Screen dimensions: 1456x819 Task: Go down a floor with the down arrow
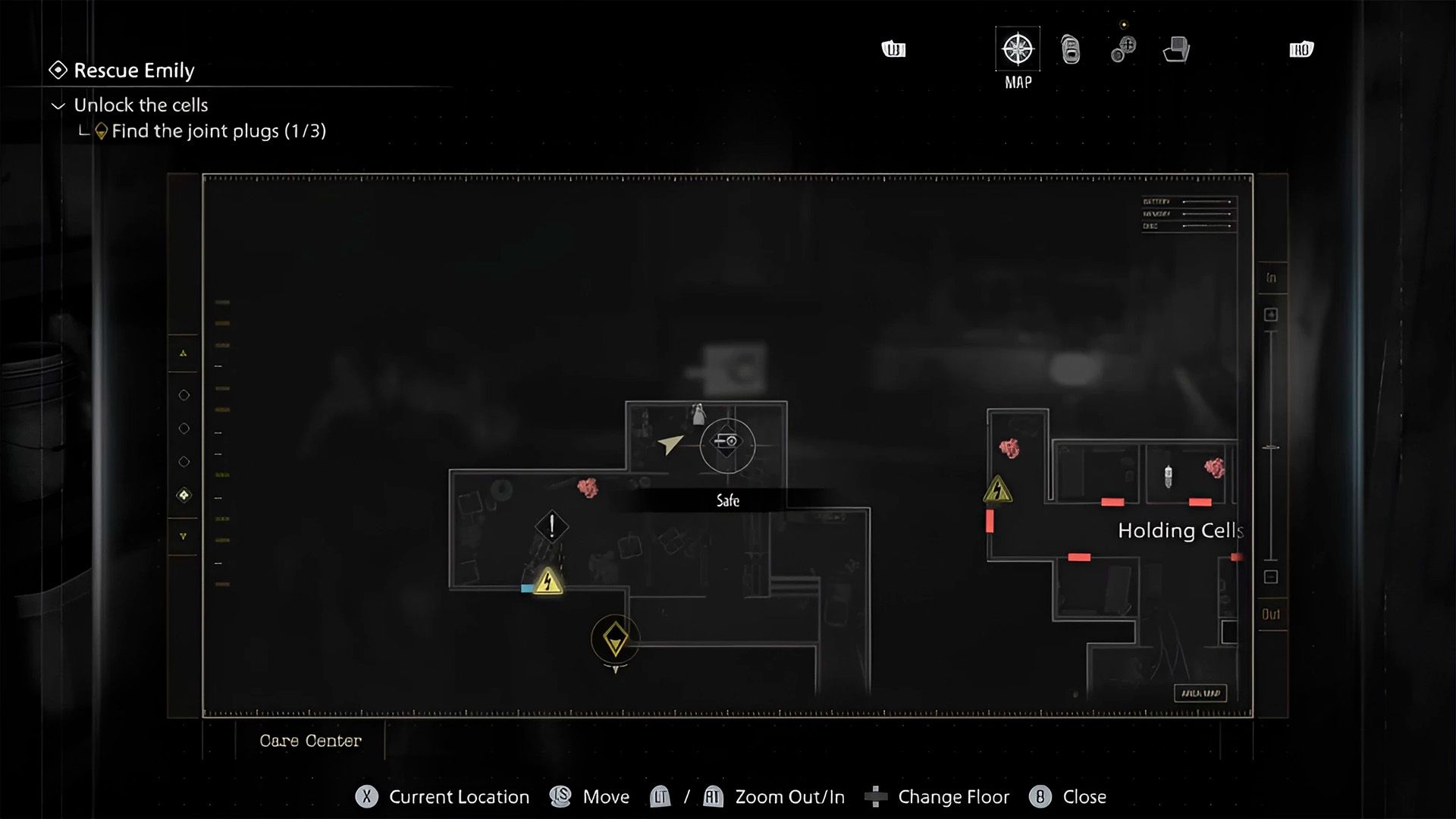click(x=184, y=536)
